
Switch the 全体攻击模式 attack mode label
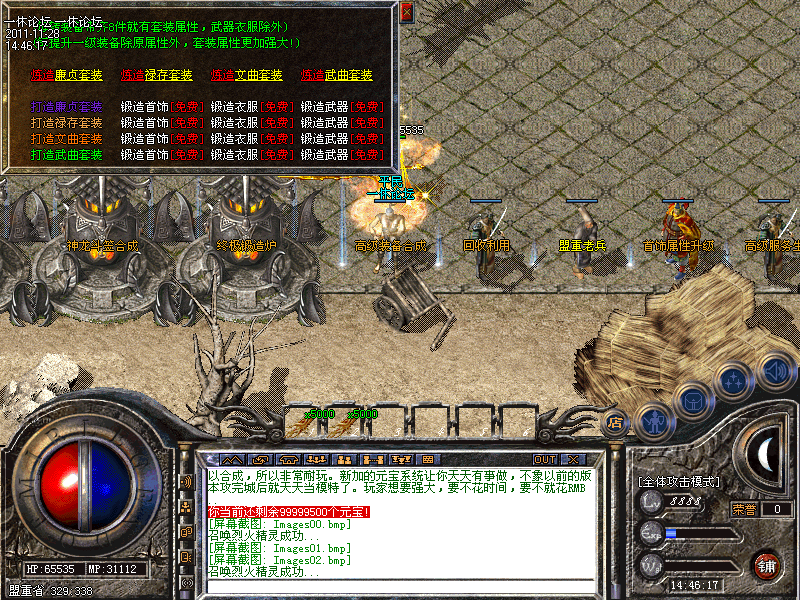(679, 482)
